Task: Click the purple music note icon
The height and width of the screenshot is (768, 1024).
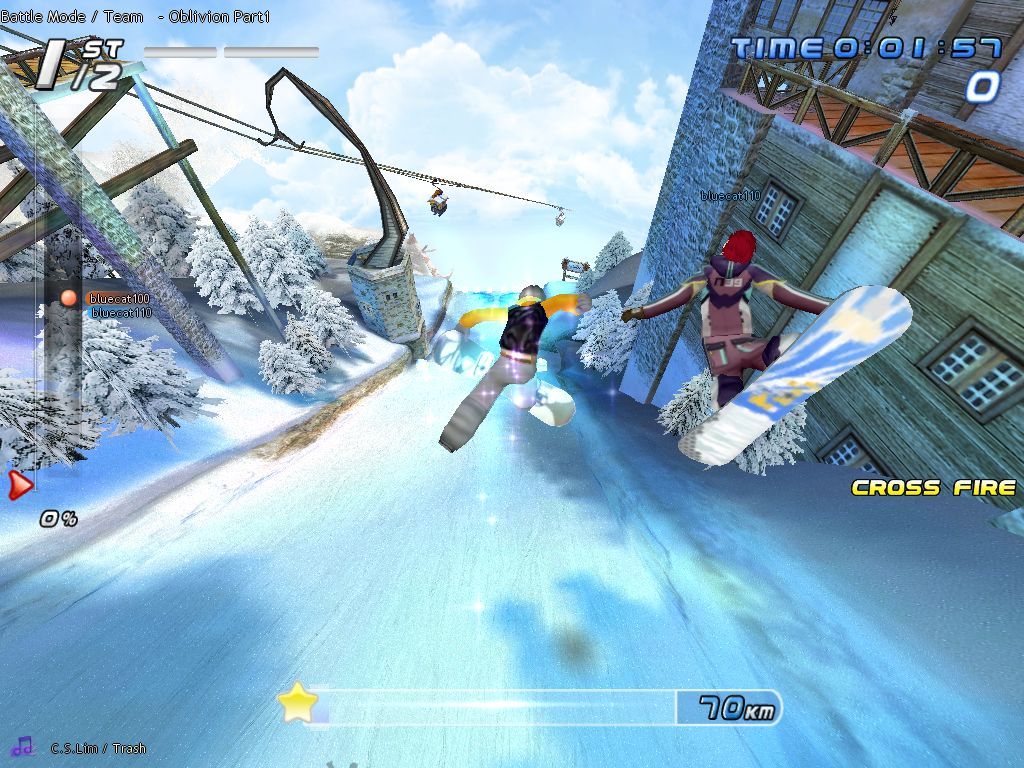Action: [x=23, y=746]
